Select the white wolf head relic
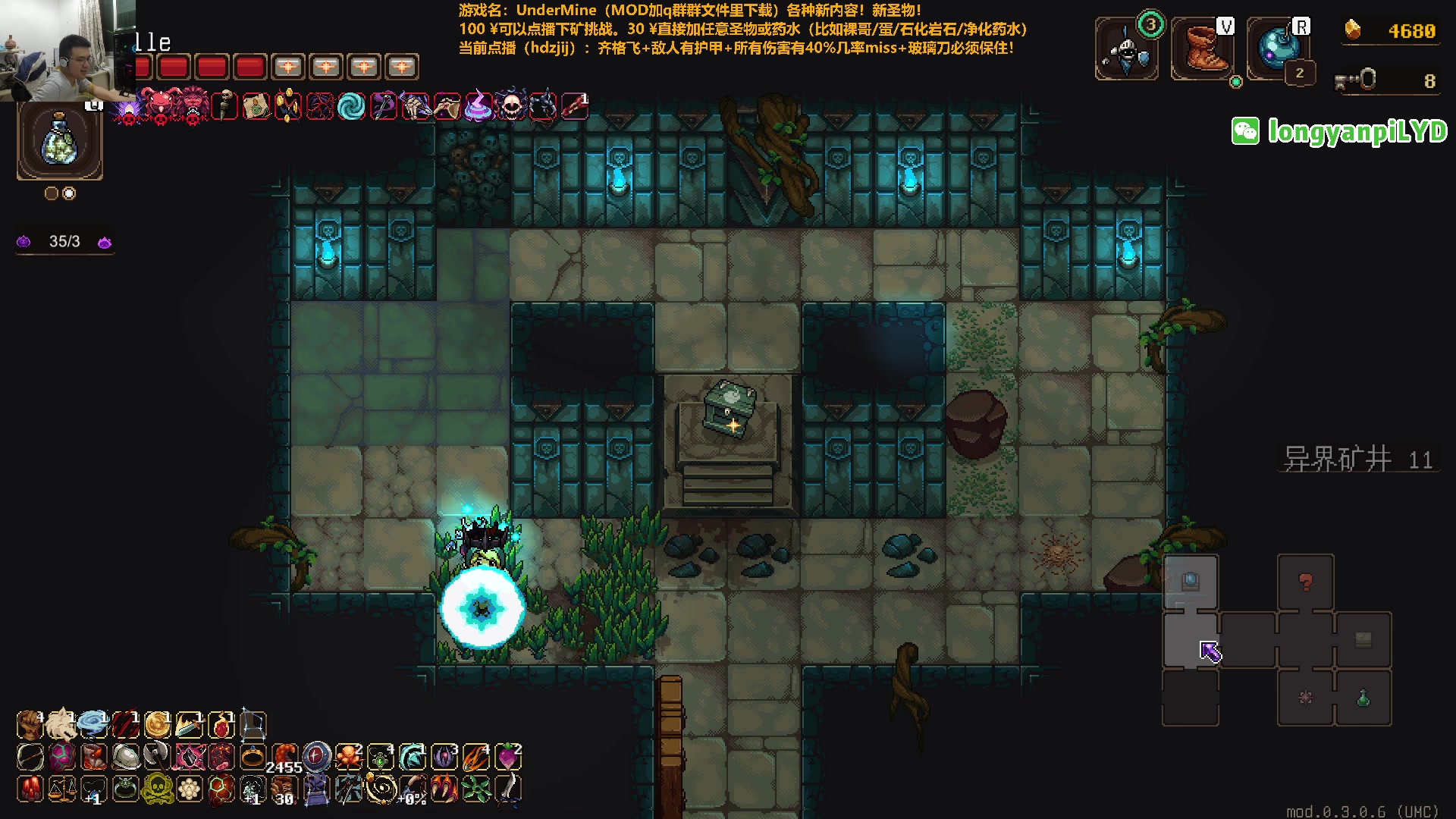This screenshot has width=1456, height=819. (x=61, y=725)
